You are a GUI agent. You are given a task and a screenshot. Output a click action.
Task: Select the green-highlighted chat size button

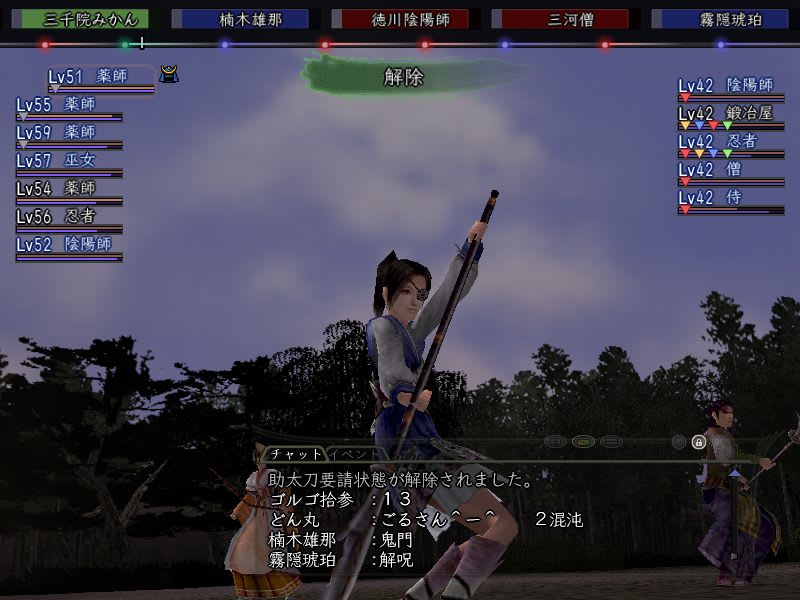[x=585, y=441]
